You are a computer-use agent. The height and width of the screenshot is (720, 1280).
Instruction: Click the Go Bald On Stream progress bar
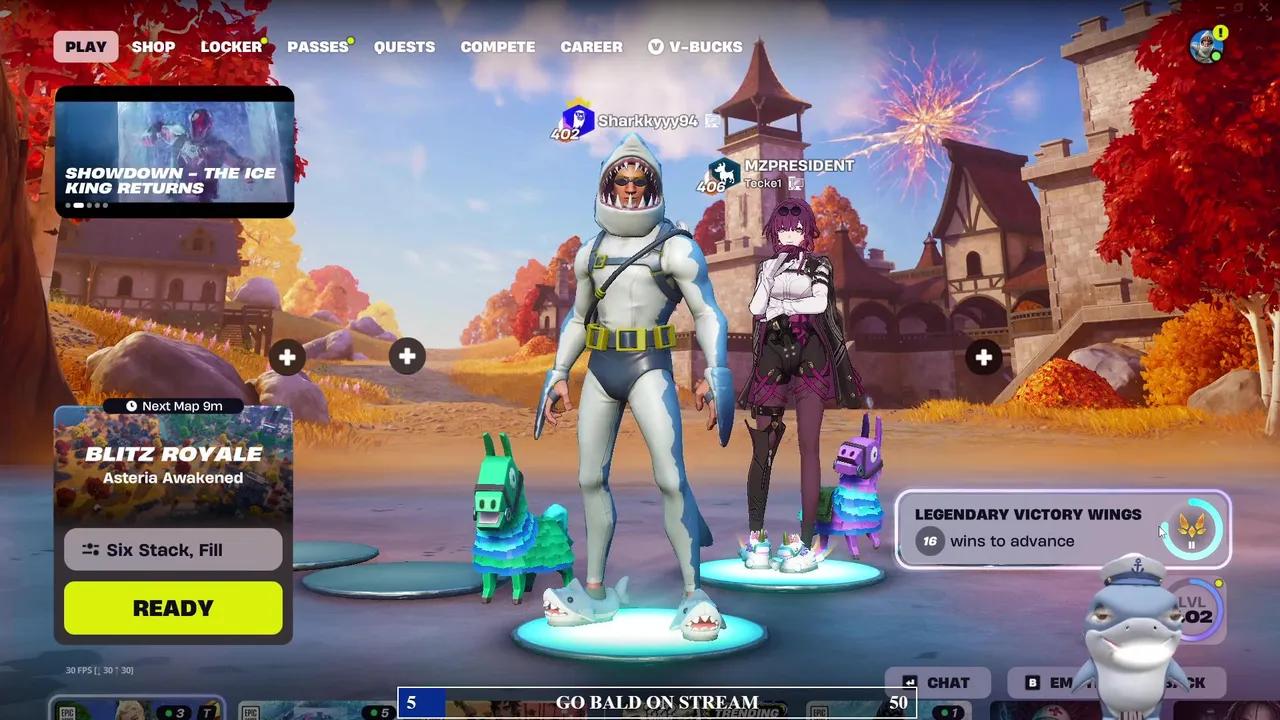click(x=656, y=703)
